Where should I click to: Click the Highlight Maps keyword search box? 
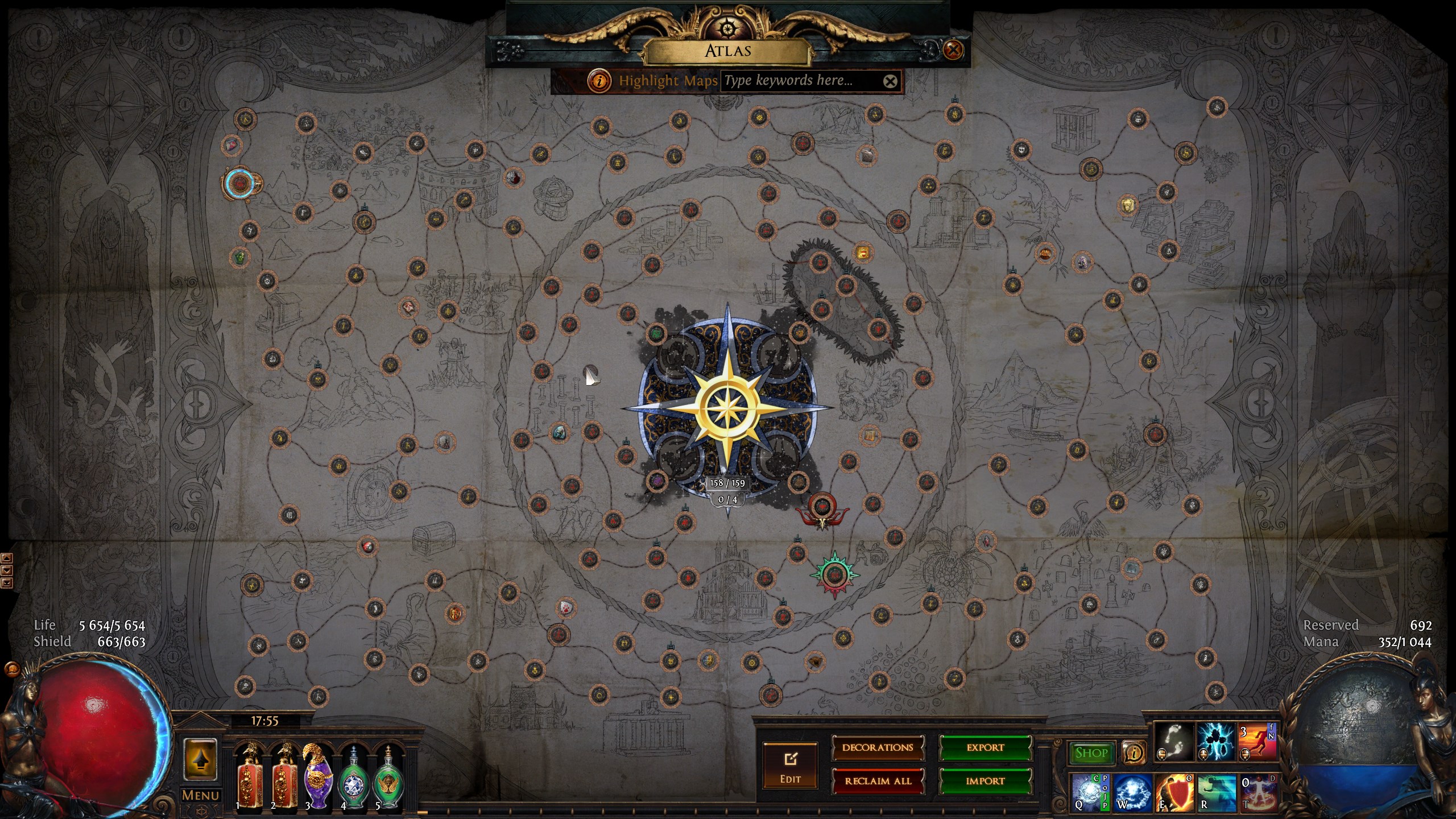click(x=801, y=81)
